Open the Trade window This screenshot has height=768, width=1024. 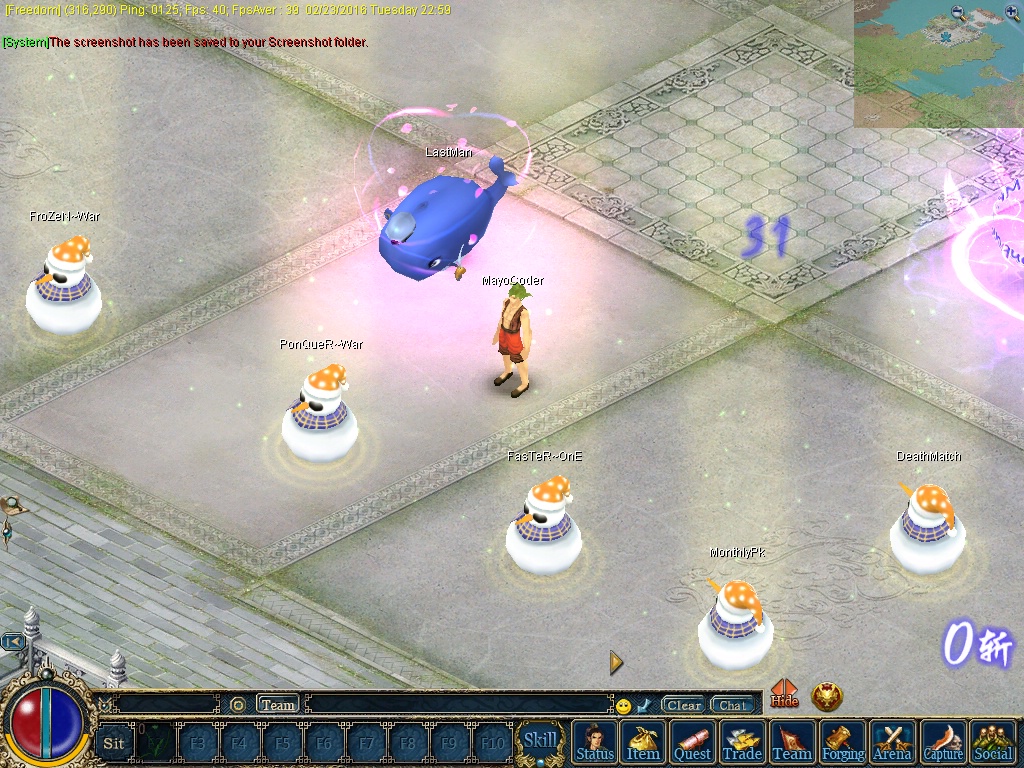742,742
